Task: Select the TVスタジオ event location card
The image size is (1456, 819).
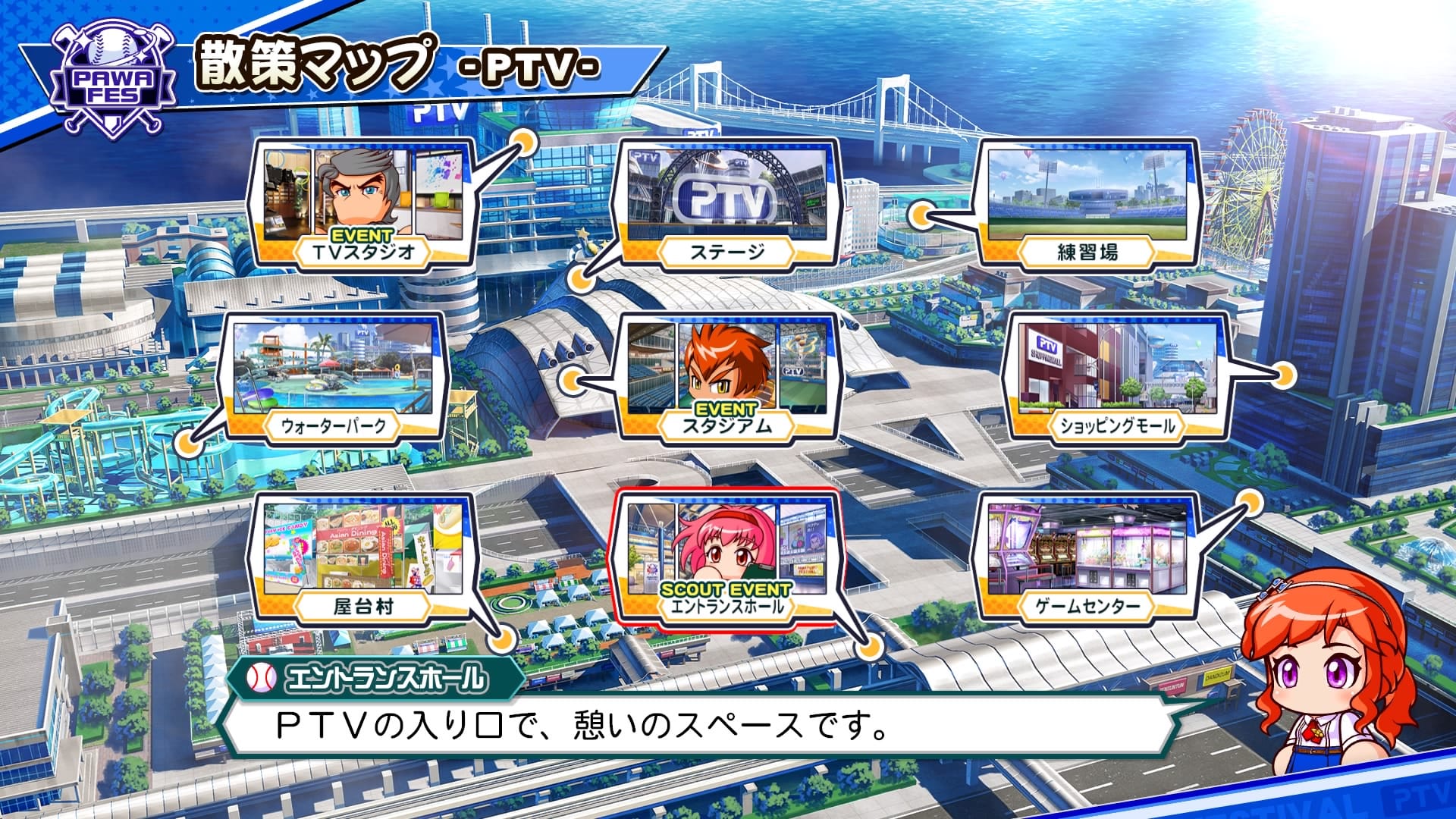Action: click(362, 203)
